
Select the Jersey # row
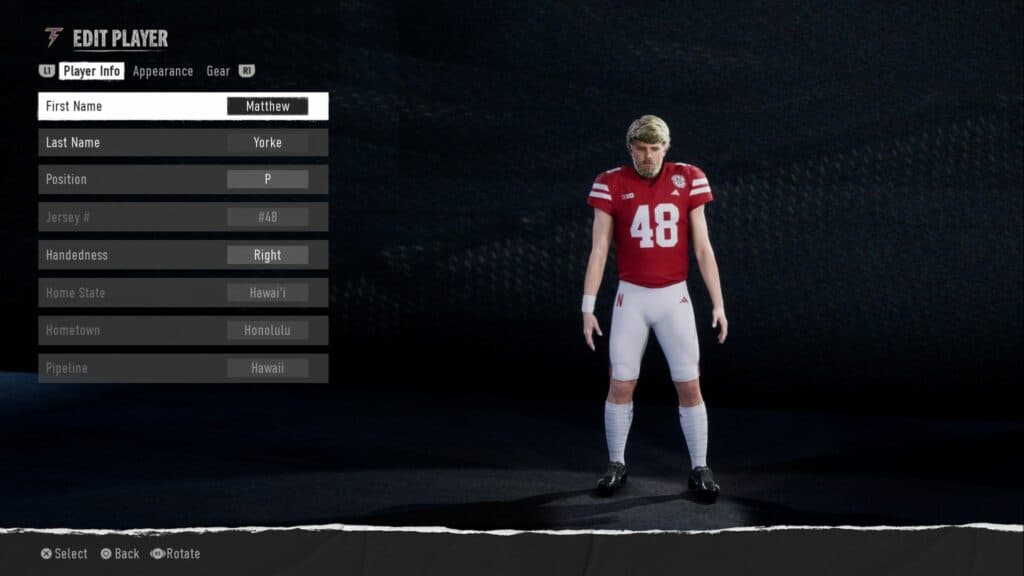coord(183,217)
